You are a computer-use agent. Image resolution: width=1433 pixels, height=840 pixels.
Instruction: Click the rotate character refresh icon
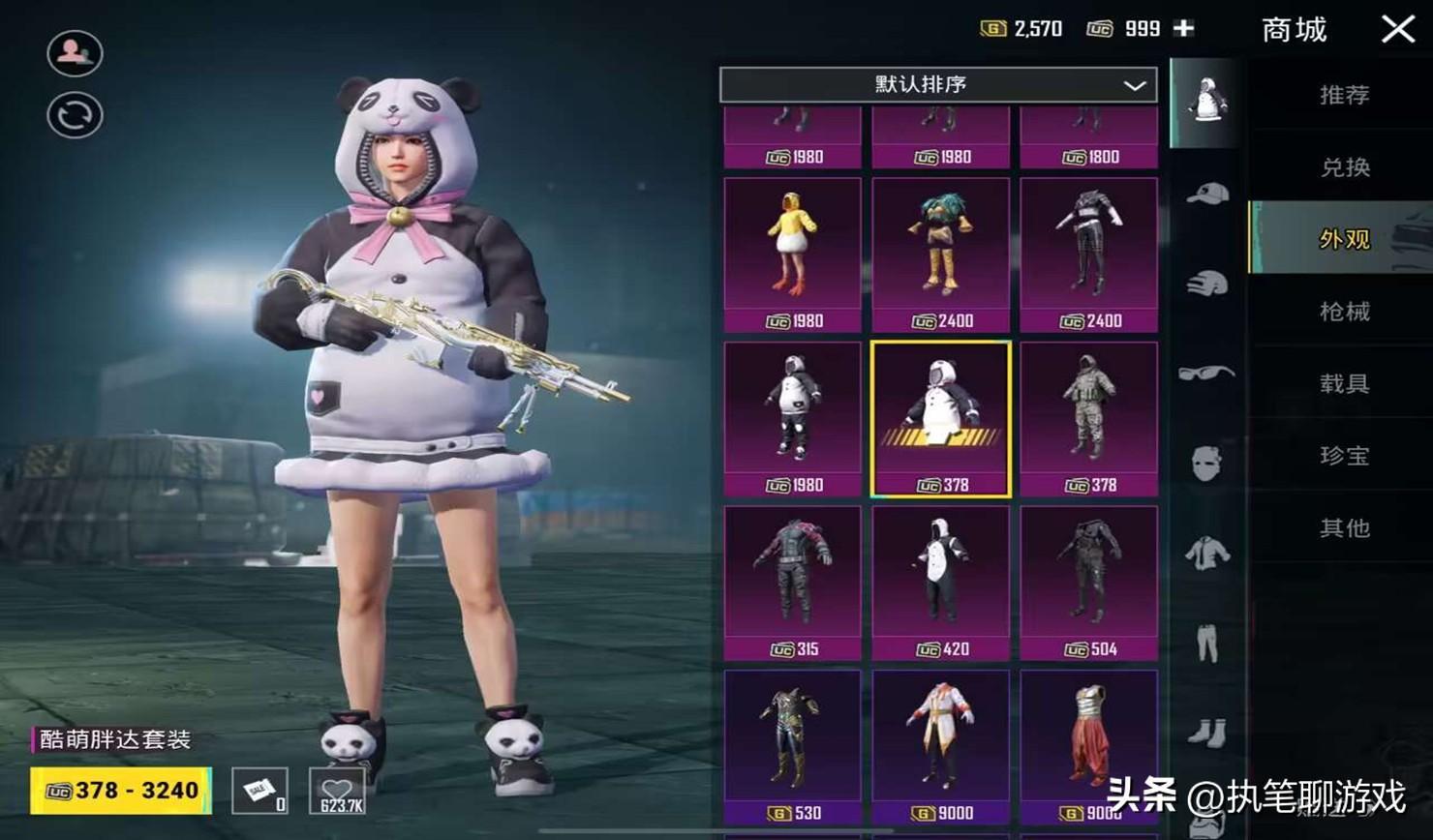pyautogui.click(x=75, y=116)
